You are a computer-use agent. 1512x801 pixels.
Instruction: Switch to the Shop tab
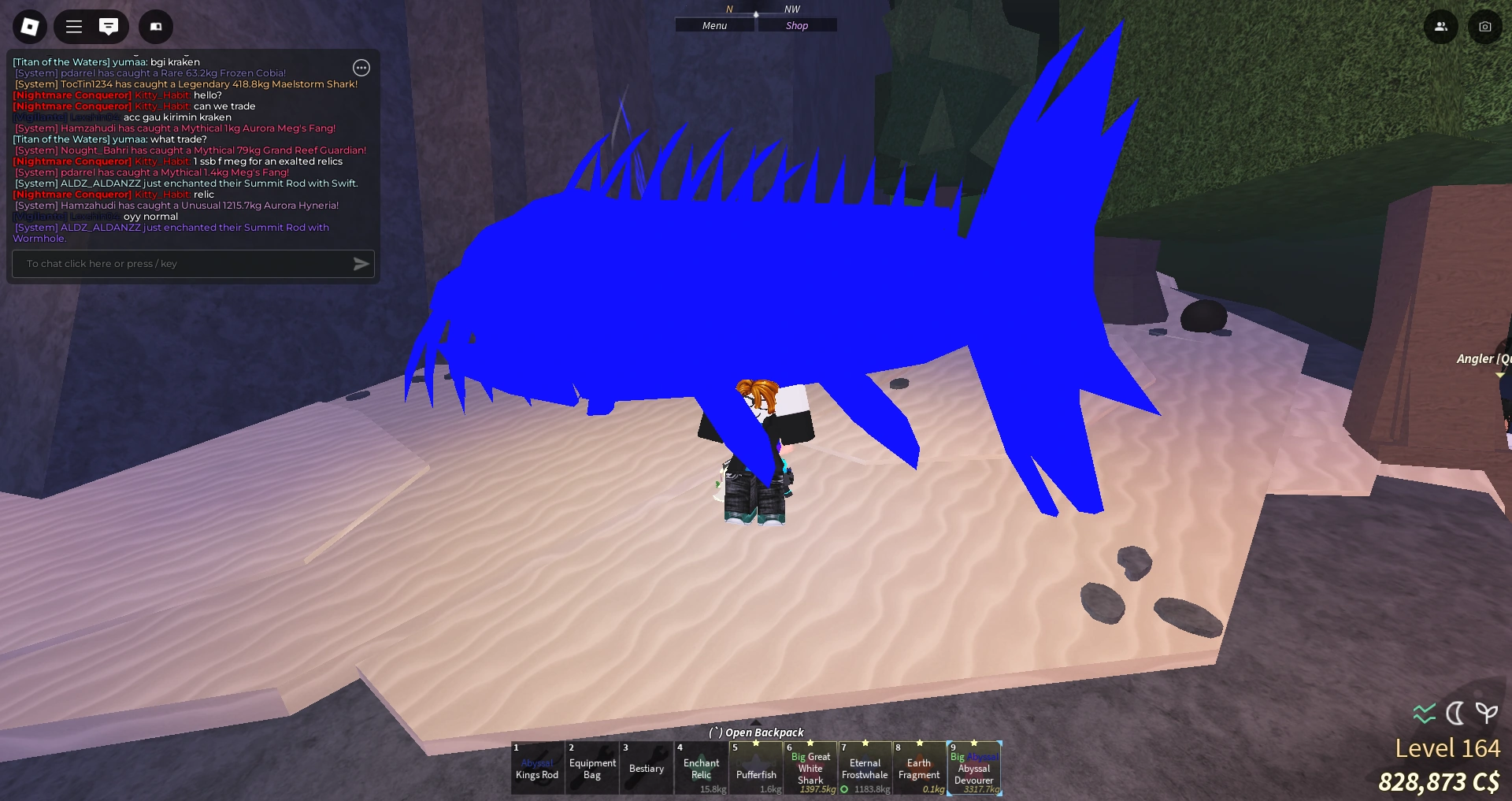click(797, 24)
